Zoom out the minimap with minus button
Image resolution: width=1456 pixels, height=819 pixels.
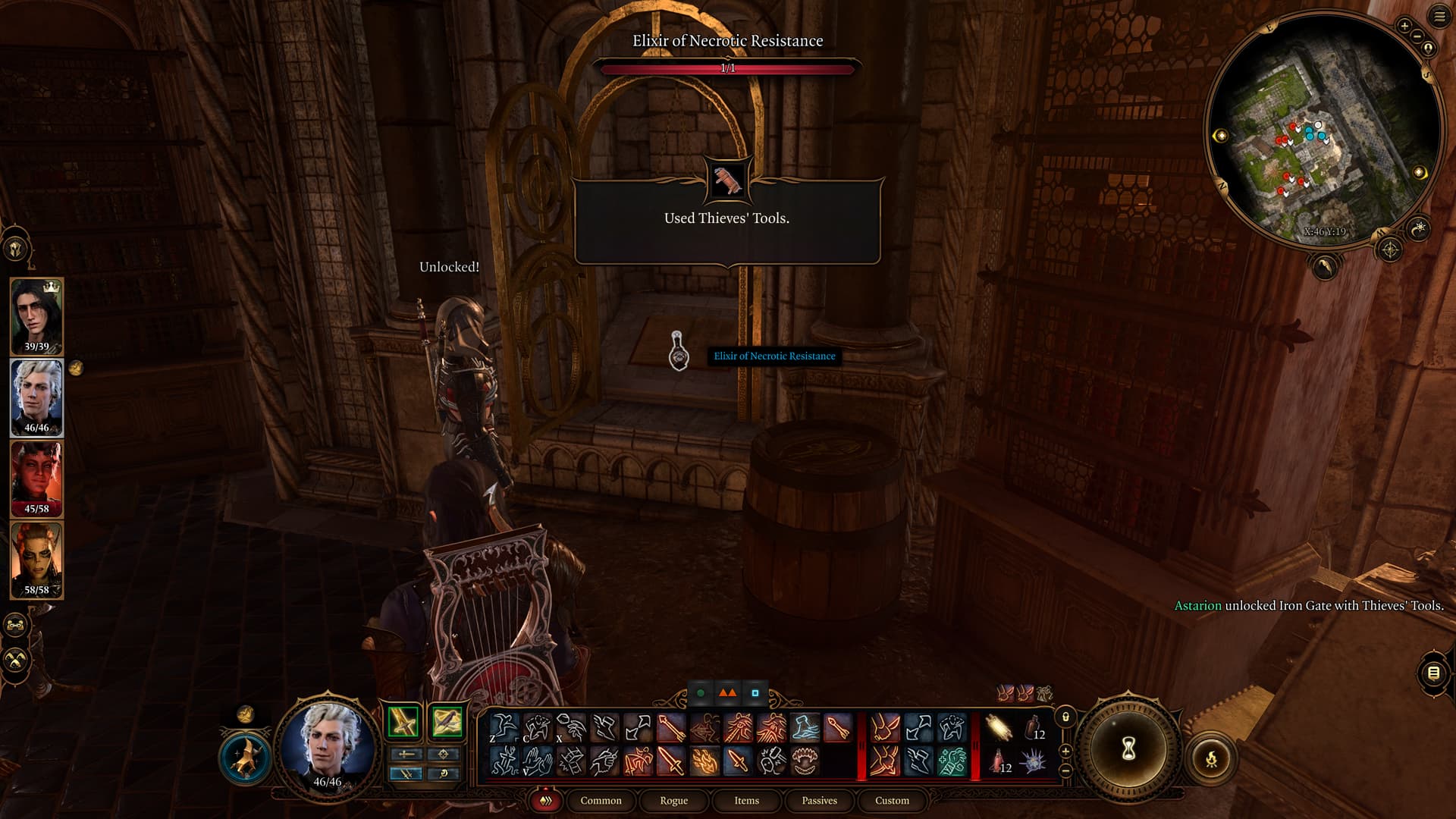1417,36
